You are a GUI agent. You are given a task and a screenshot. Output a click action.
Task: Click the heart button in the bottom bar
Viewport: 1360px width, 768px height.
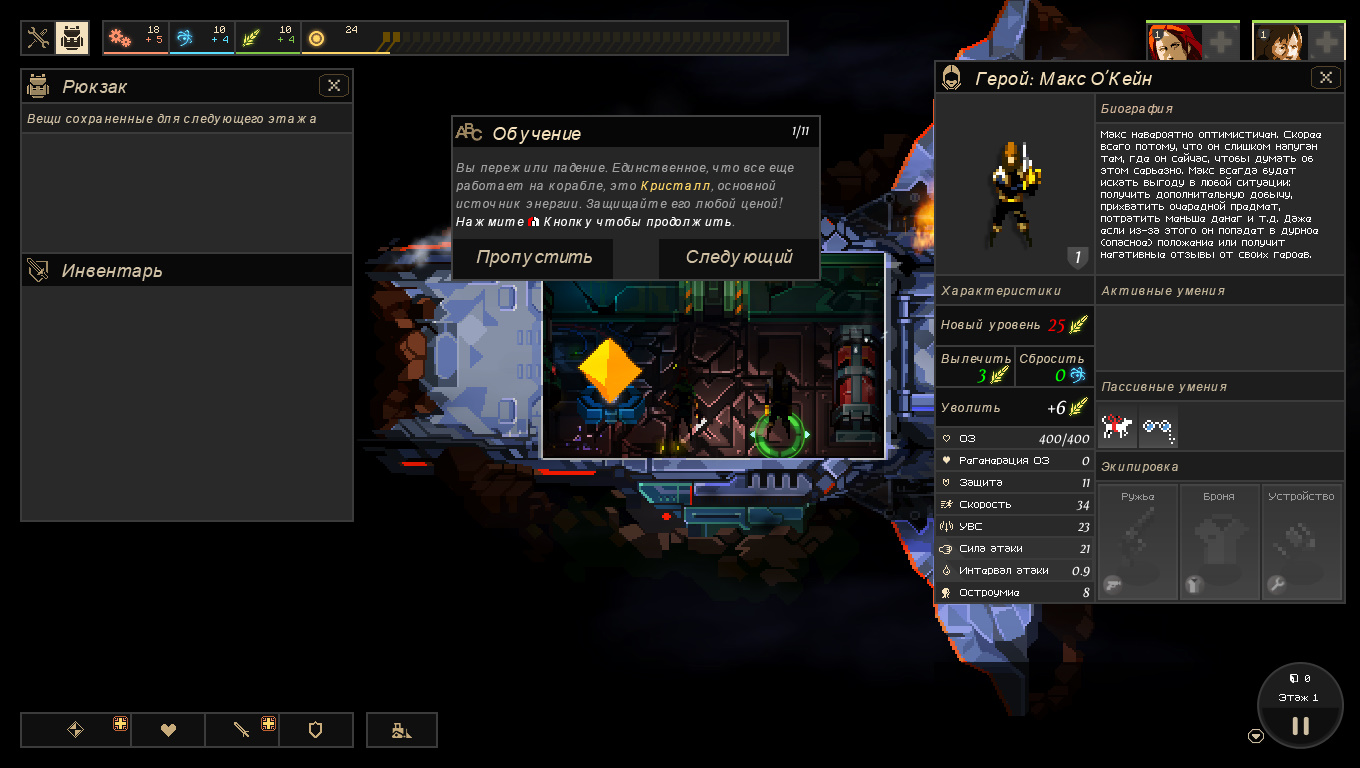(168, 730)
